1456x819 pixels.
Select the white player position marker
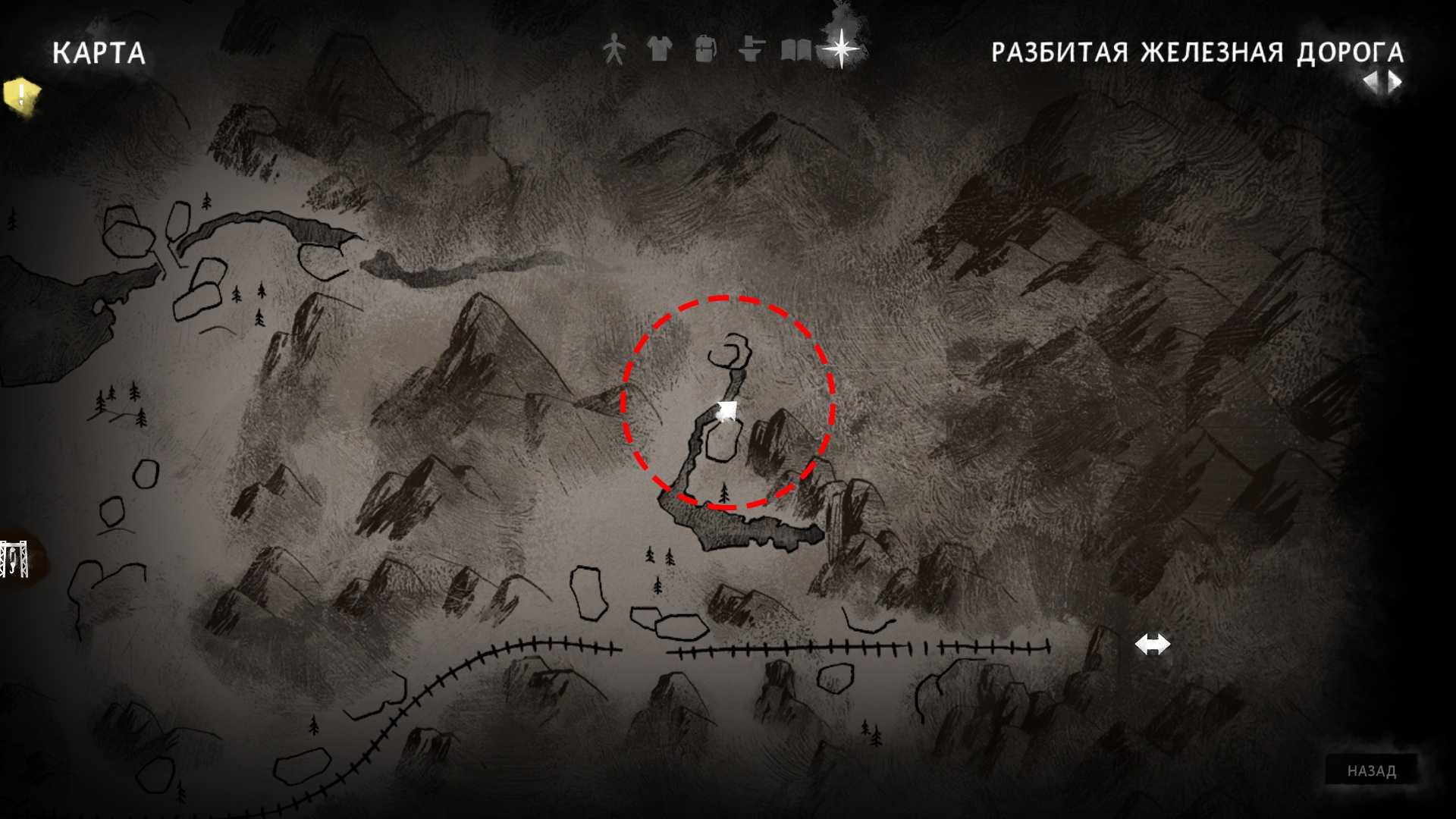727,410
